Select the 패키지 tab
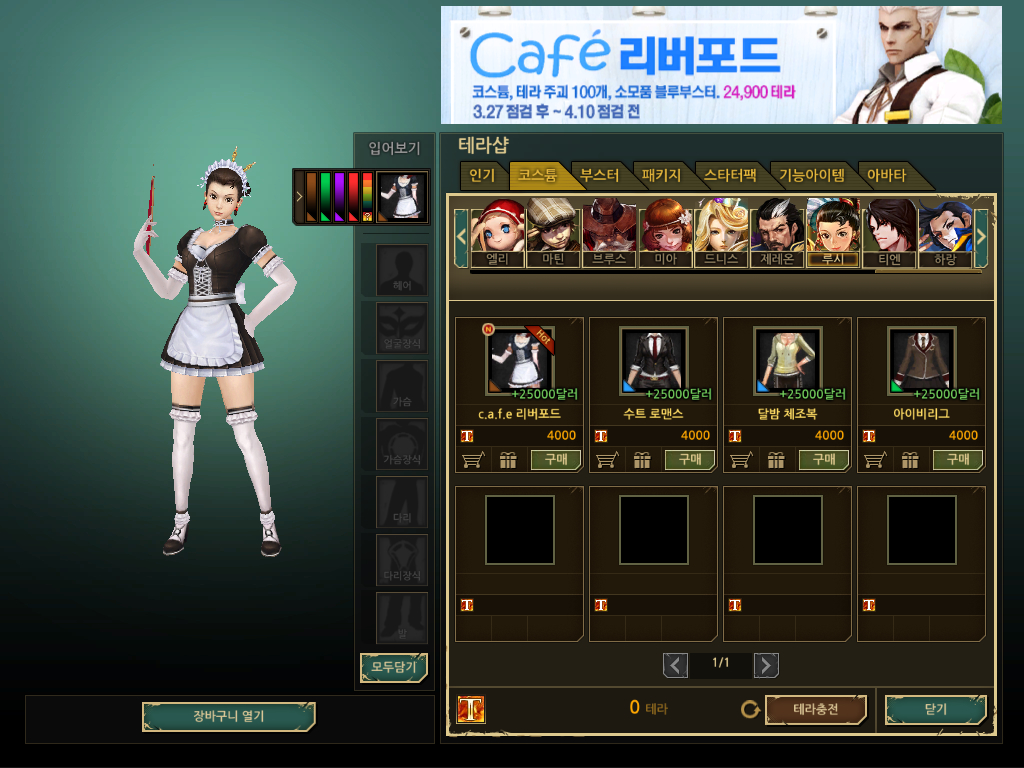The height and width of the screenshot is (768, 1024). click(x=661, y=176)
